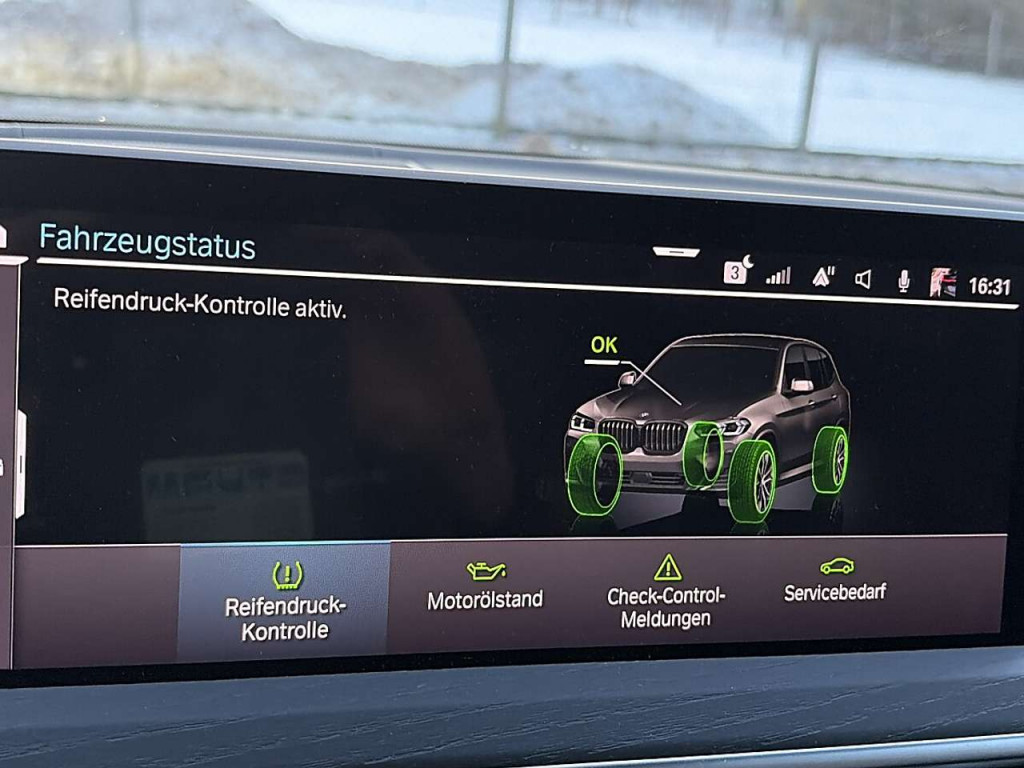The image size is (1024, 768).
Task: Open the notifications icon showing 3
Action: [736, 272]
